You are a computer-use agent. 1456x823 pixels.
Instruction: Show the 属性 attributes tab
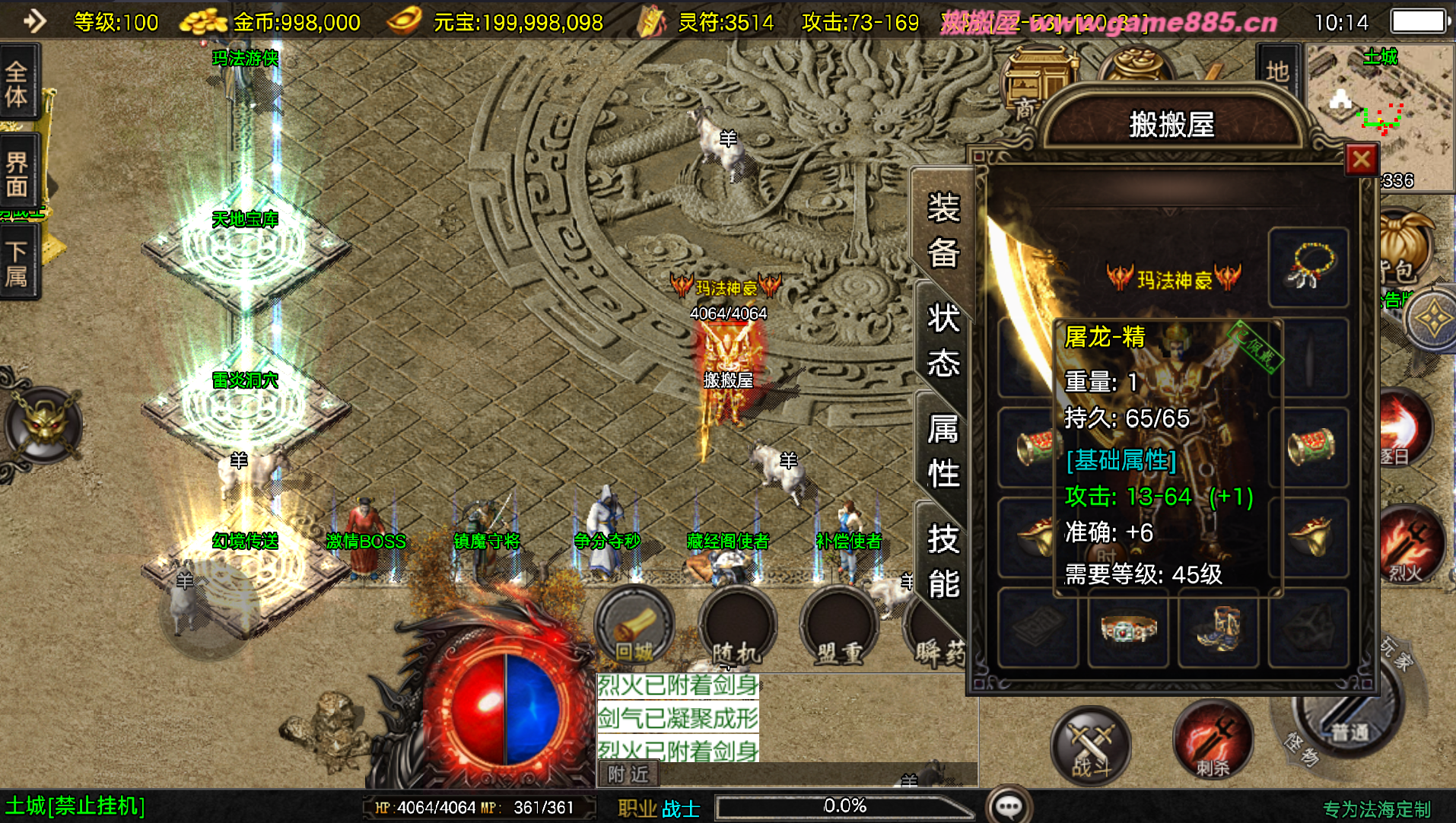point(943,450)
